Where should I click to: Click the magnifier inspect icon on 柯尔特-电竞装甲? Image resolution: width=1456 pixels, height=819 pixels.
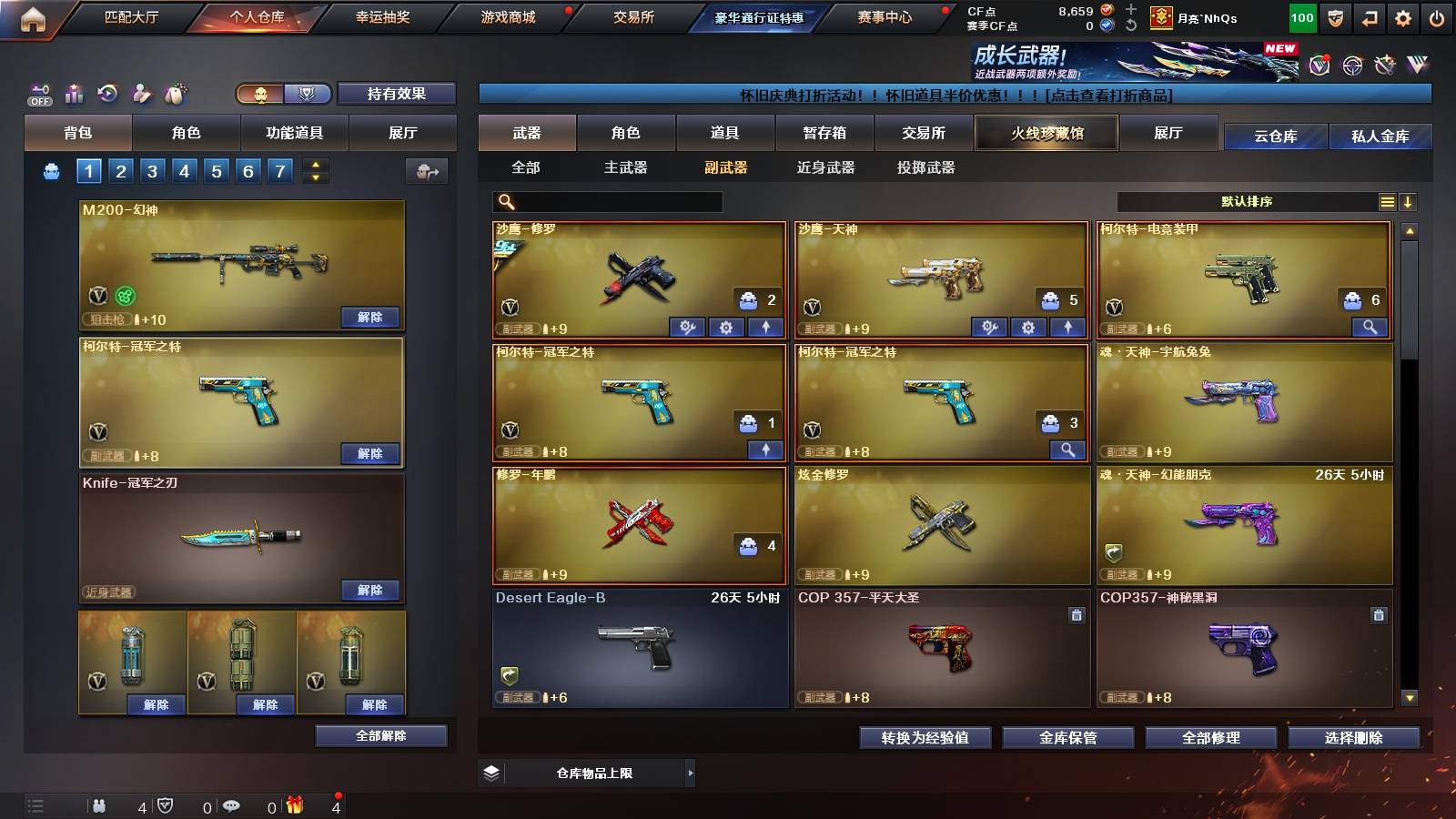click(1370, 326)
